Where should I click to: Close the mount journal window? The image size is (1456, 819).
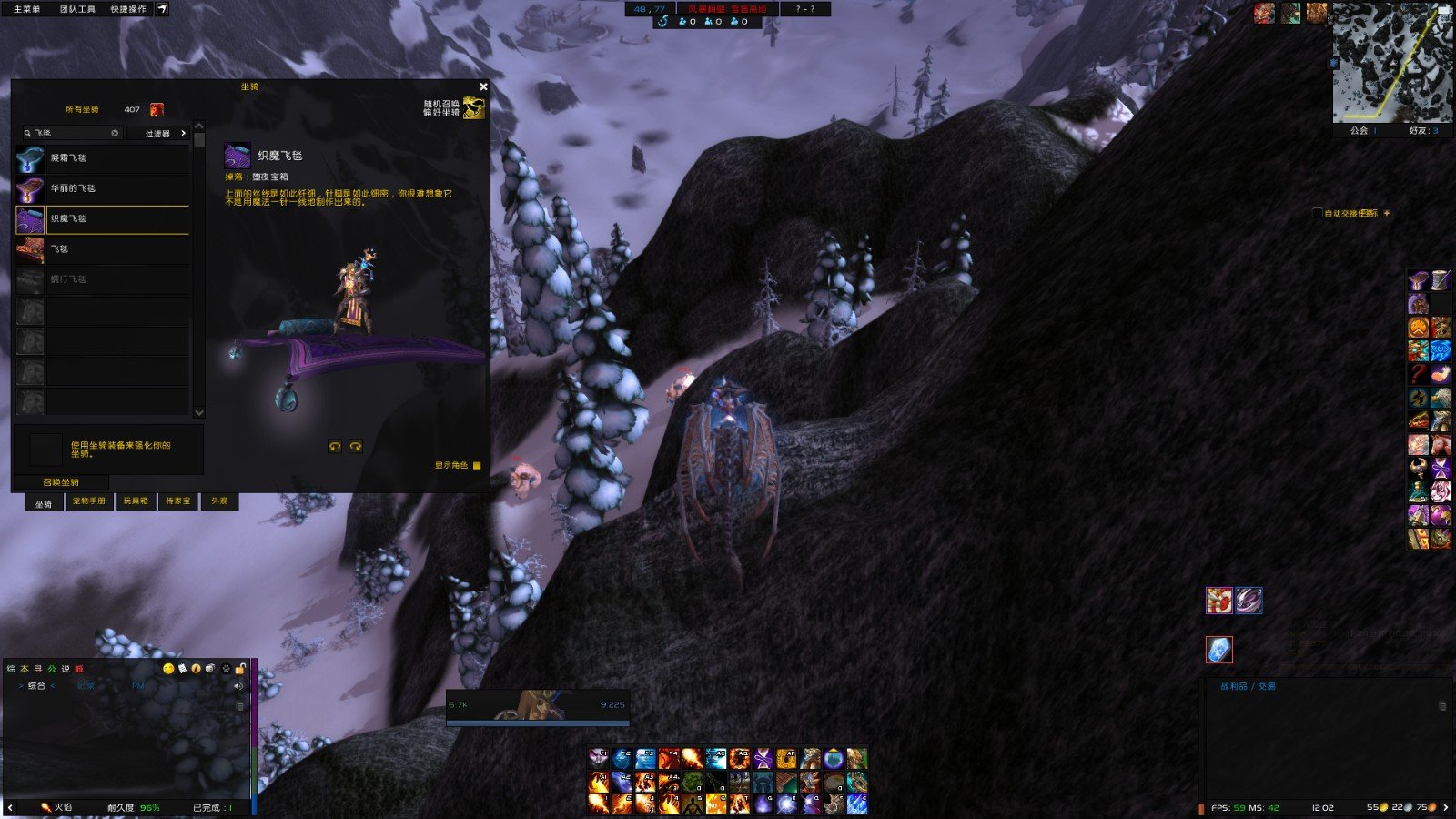coord(483,86)
